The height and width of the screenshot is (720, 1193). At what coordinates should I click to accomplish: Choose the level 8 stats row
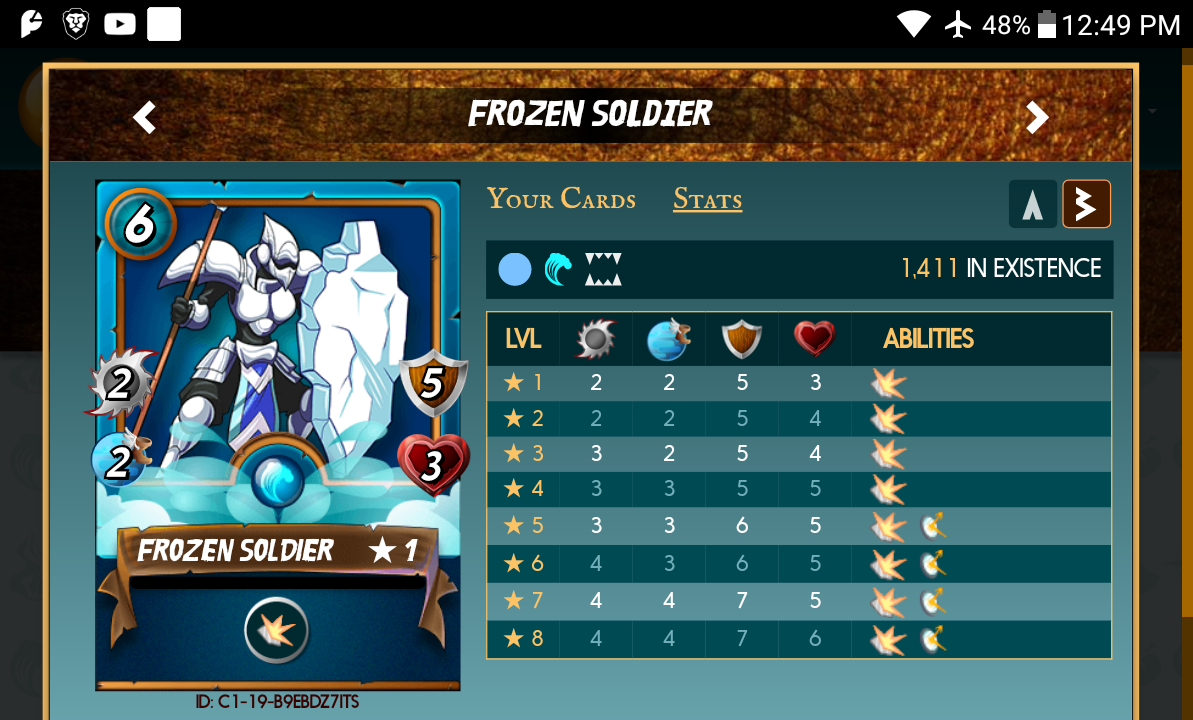[798, 638]
